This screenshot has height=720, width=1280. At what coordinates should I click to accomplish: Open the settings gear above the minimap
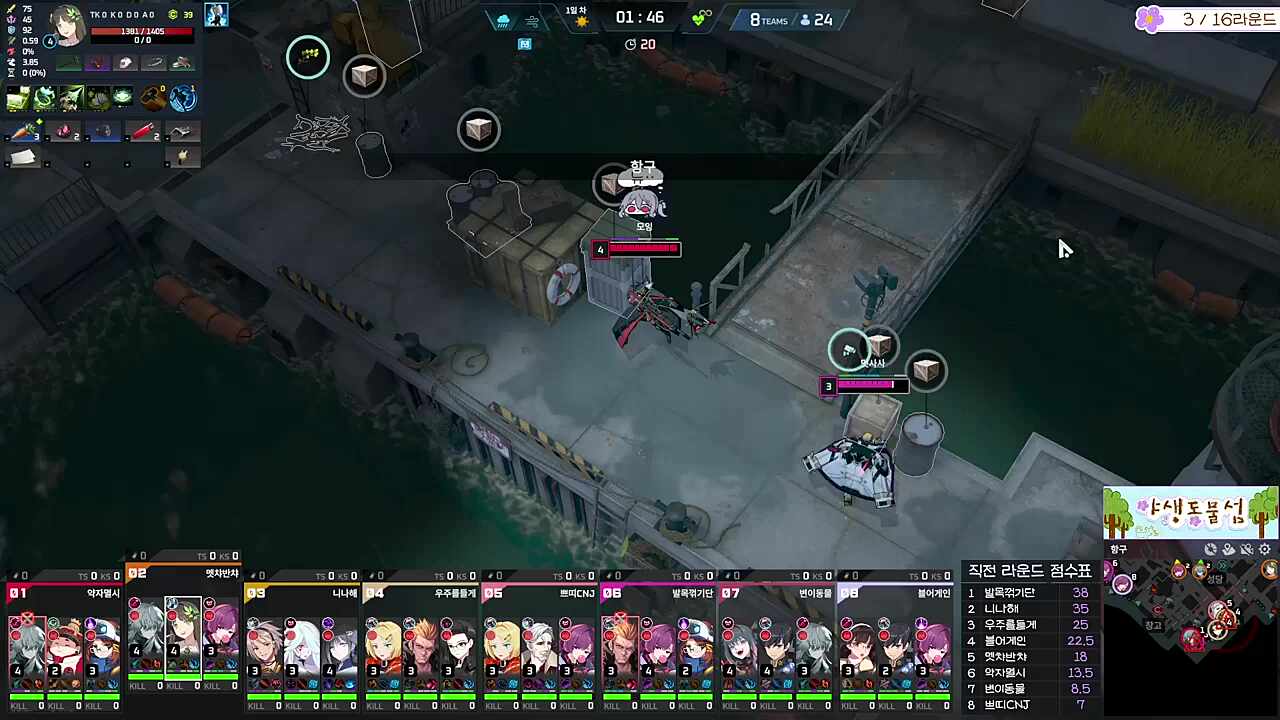(1264, 549)
